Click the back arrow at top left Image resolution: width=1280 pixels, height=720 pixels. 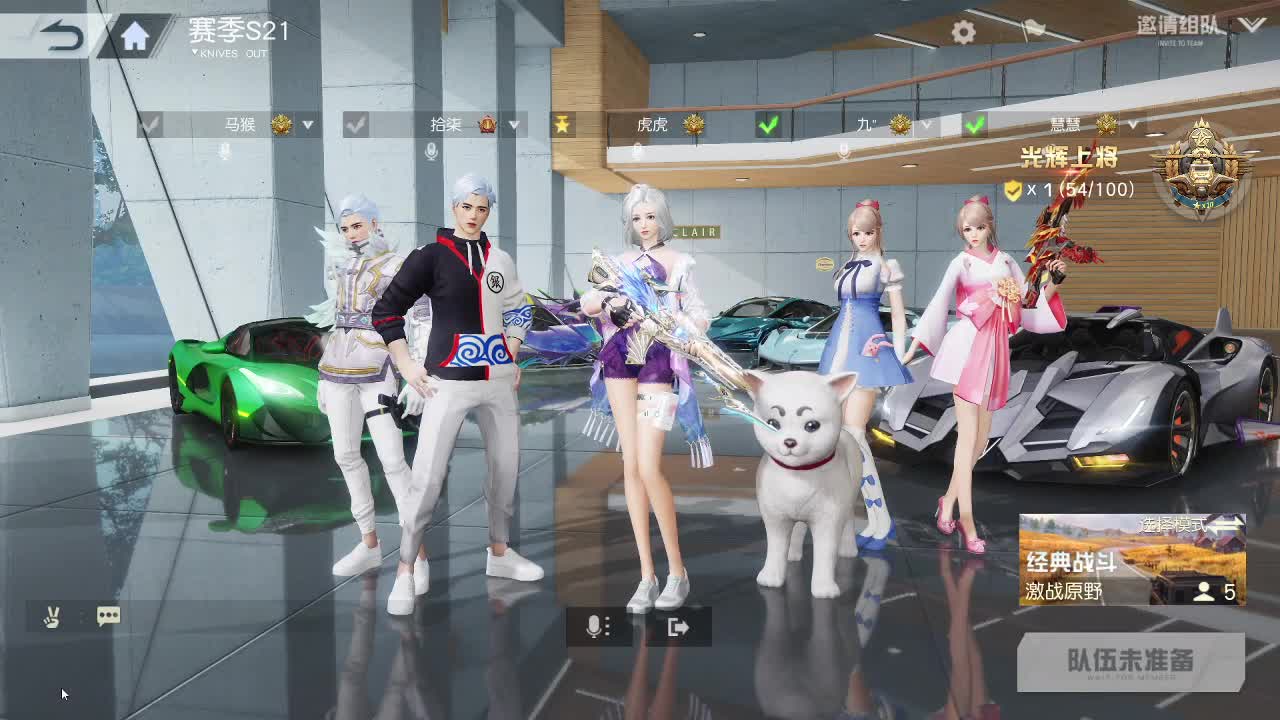click(60, 30)
